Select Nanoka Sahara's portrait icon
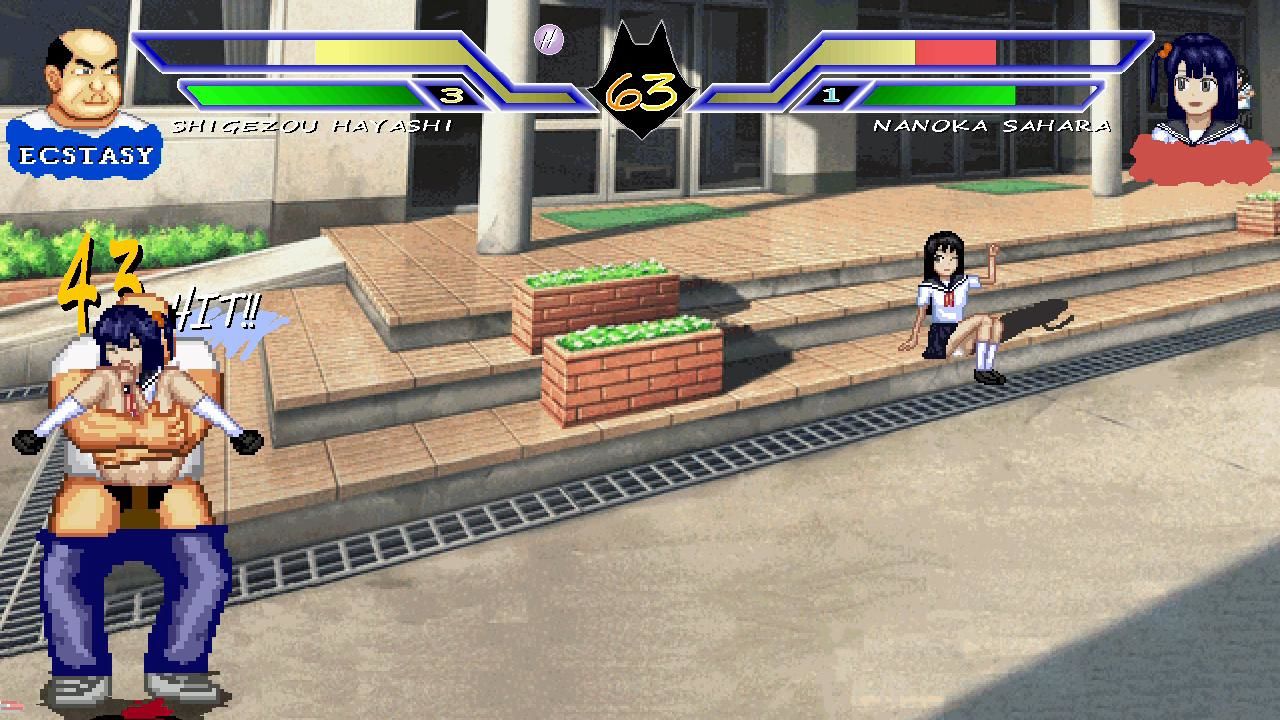Screen dimensions: 1280x720 (1197, 90)
